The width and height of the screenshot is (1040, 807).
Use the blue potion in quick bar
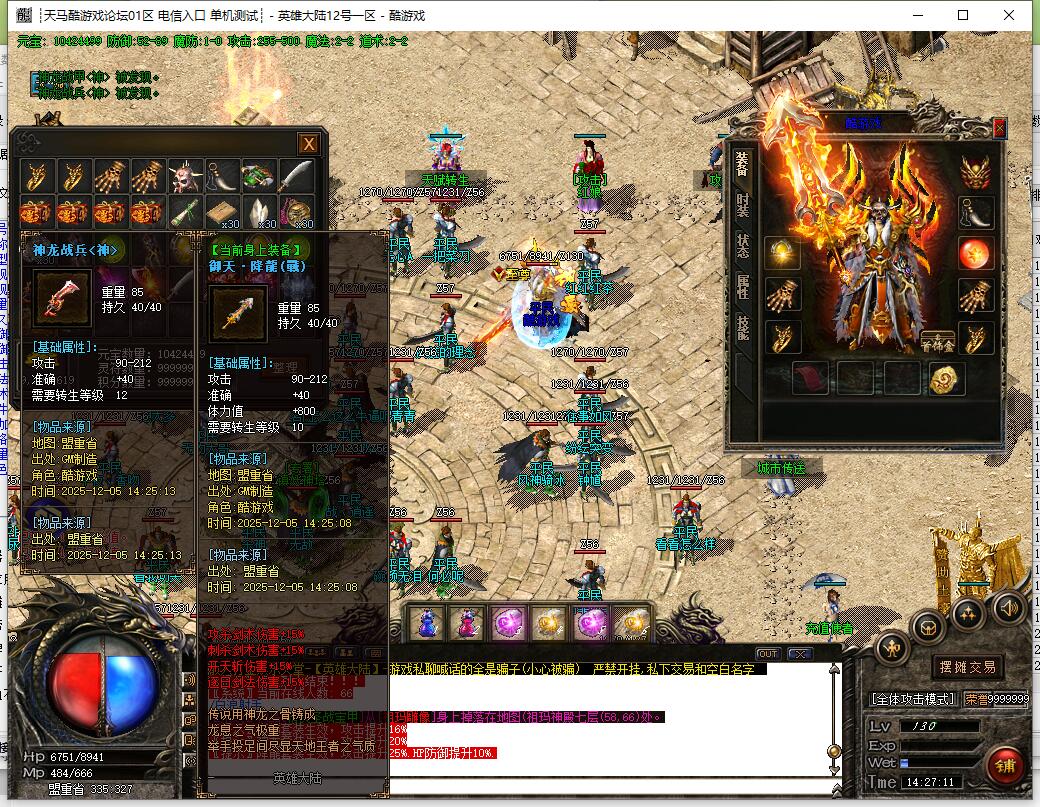click(x=427, y=623)
